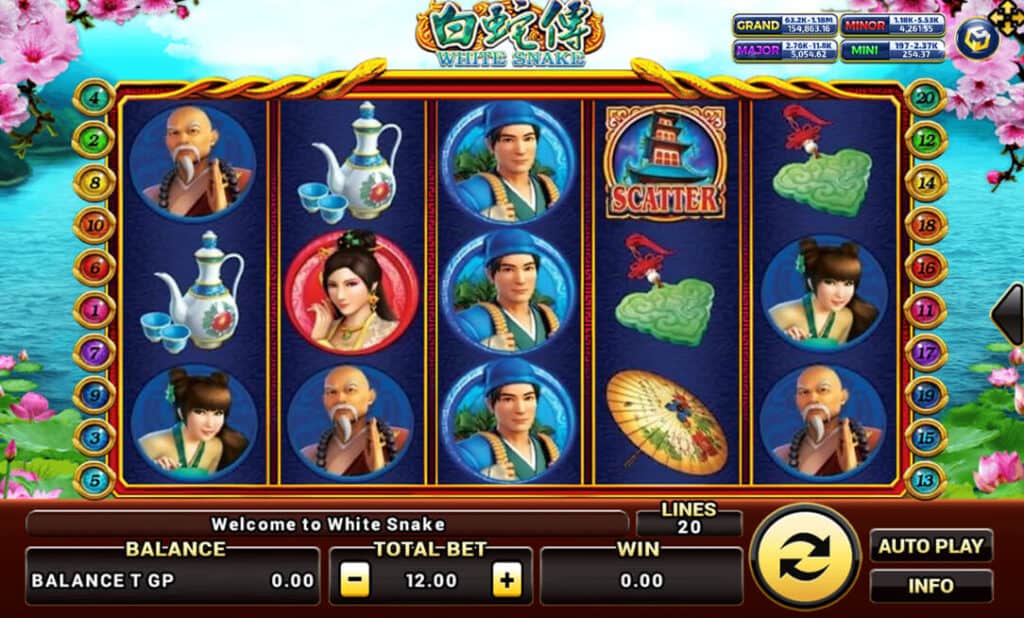Click the yellow four-arrow move icon

(x=1009, y=15)
